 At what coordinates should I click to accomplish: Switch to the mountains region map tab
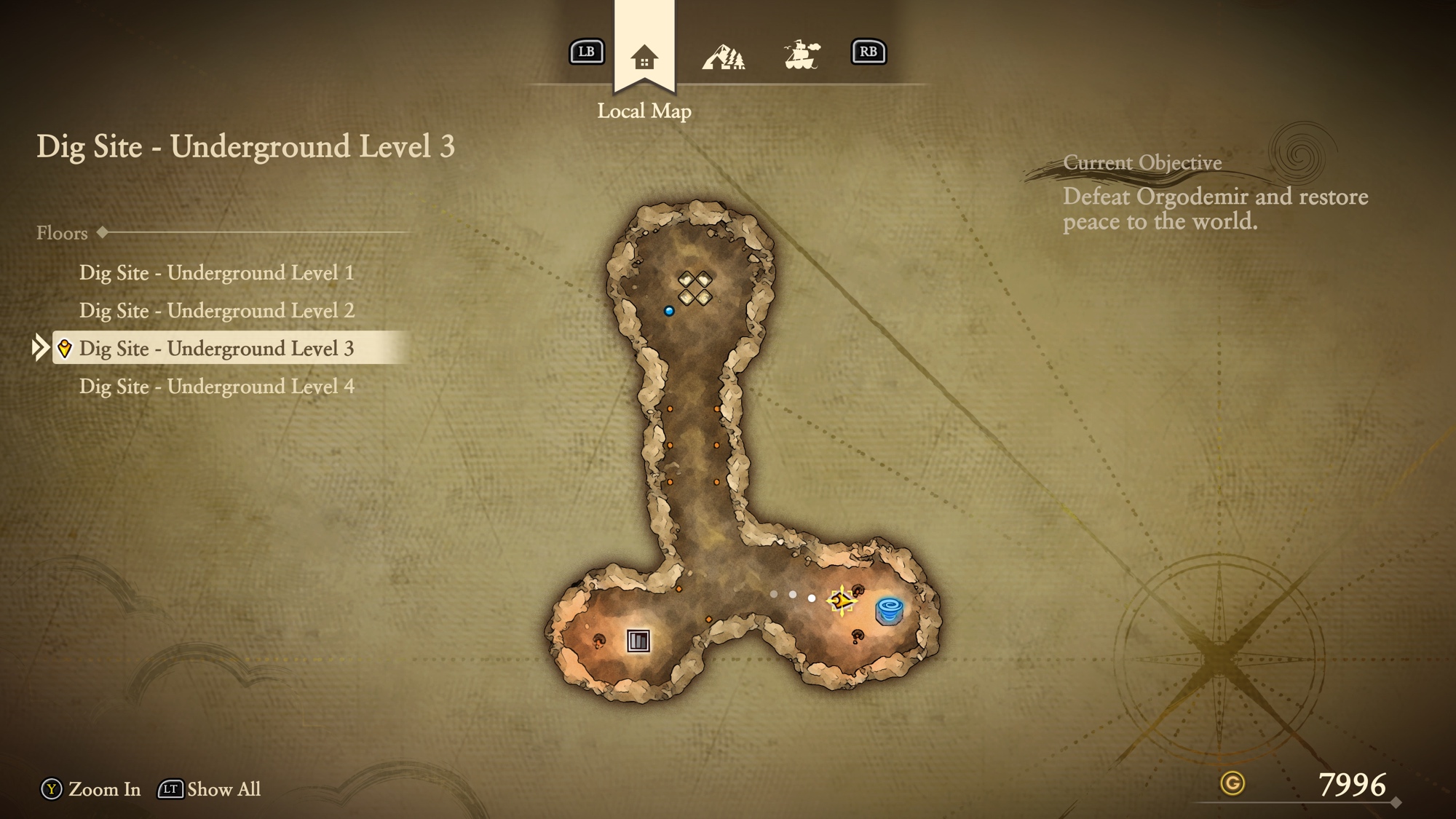(x=723, y=56)
